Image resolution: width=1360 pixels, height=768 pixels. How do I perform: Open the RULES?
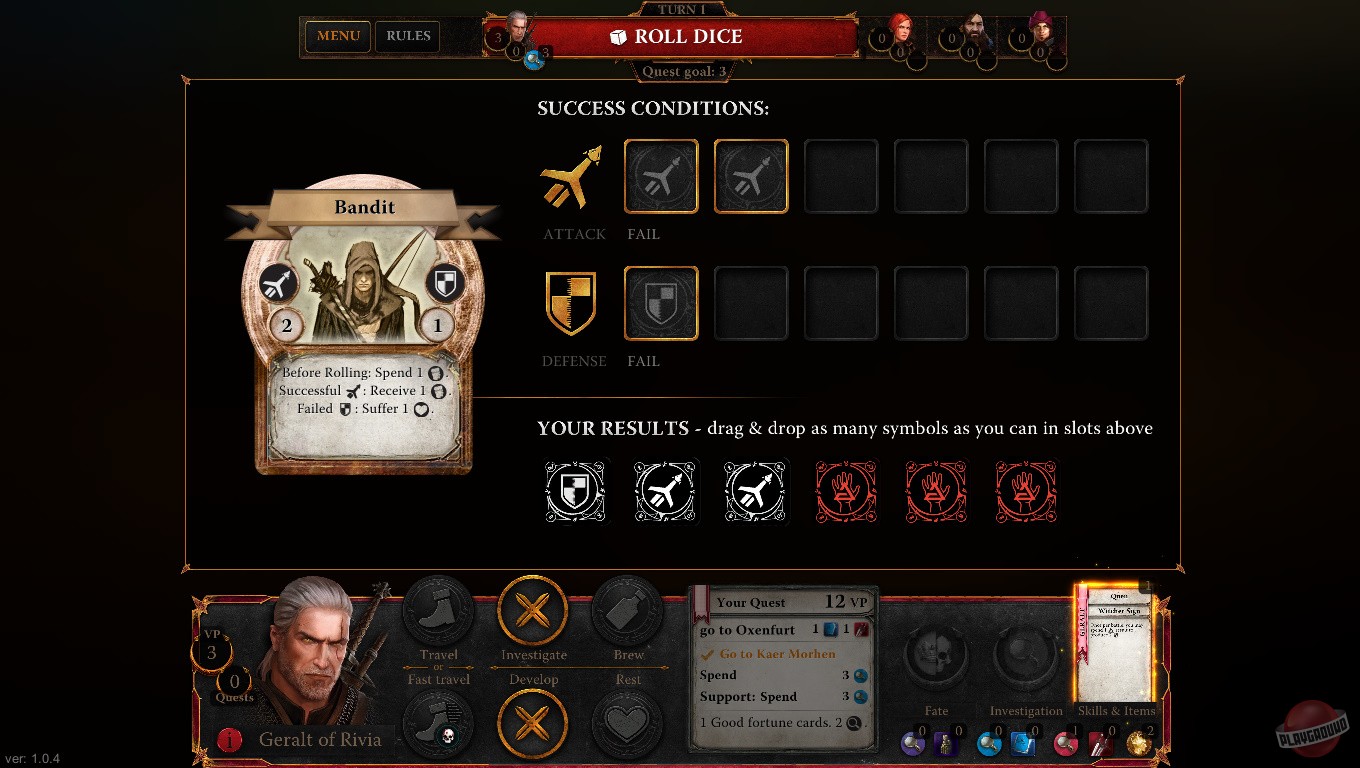pyautogui.click(x=407, y=36)
